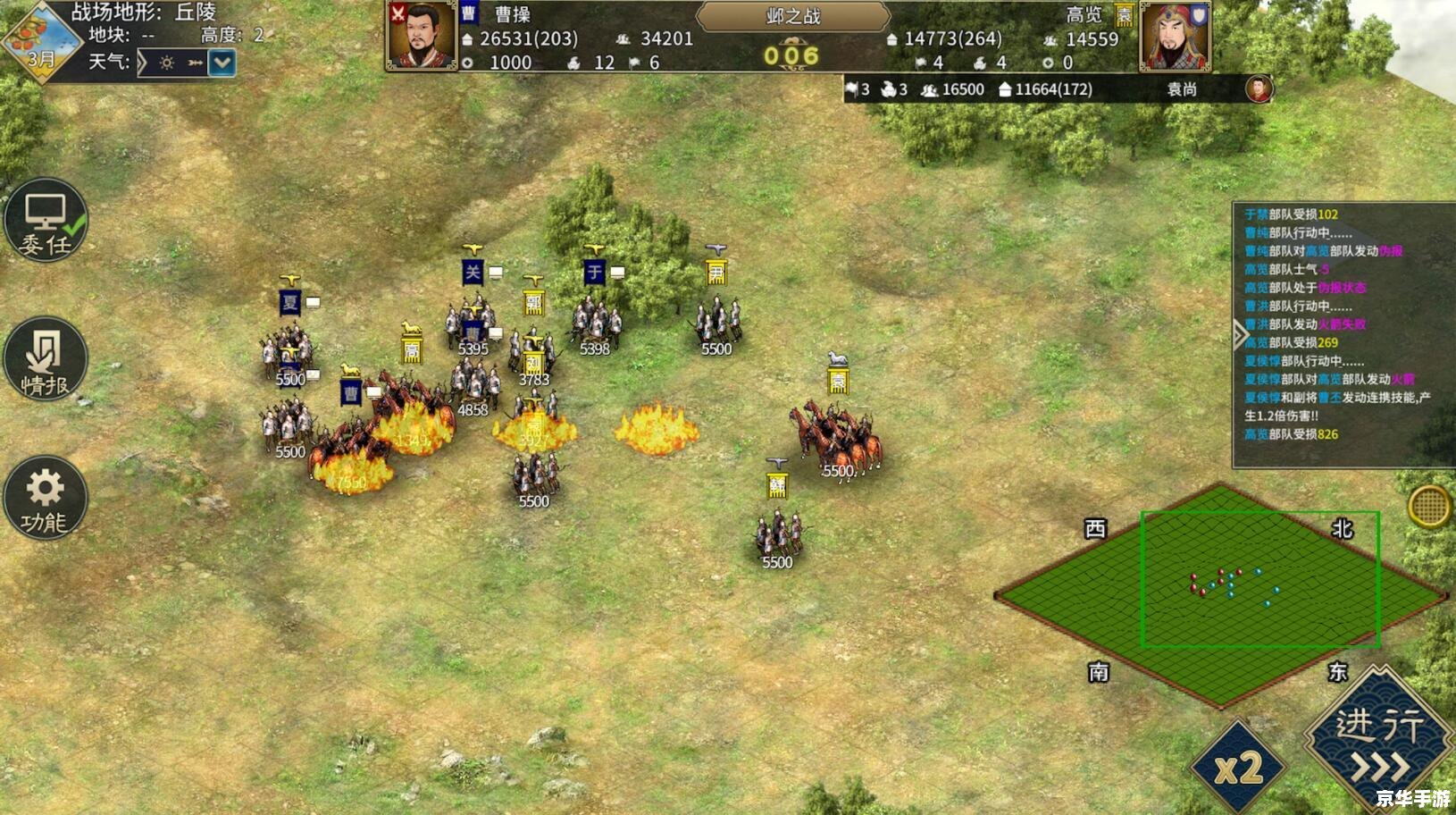The width and height of the screenshot is (1456, 815).
Task: Open the 委任 delegate command button
Action: click(x=46, y=221)
